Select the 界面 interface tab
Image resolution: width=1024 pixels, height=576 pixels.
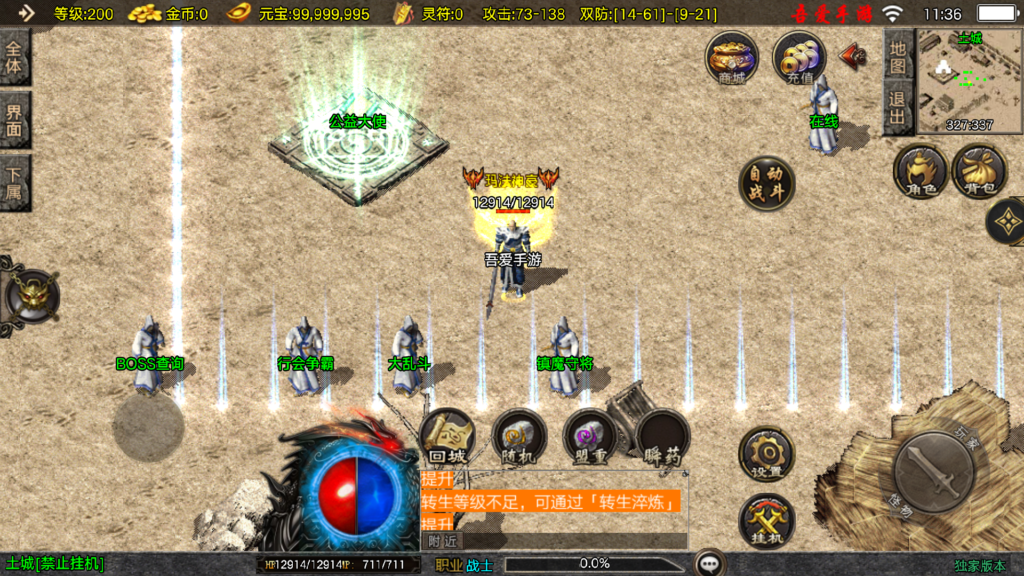(14, 120)
